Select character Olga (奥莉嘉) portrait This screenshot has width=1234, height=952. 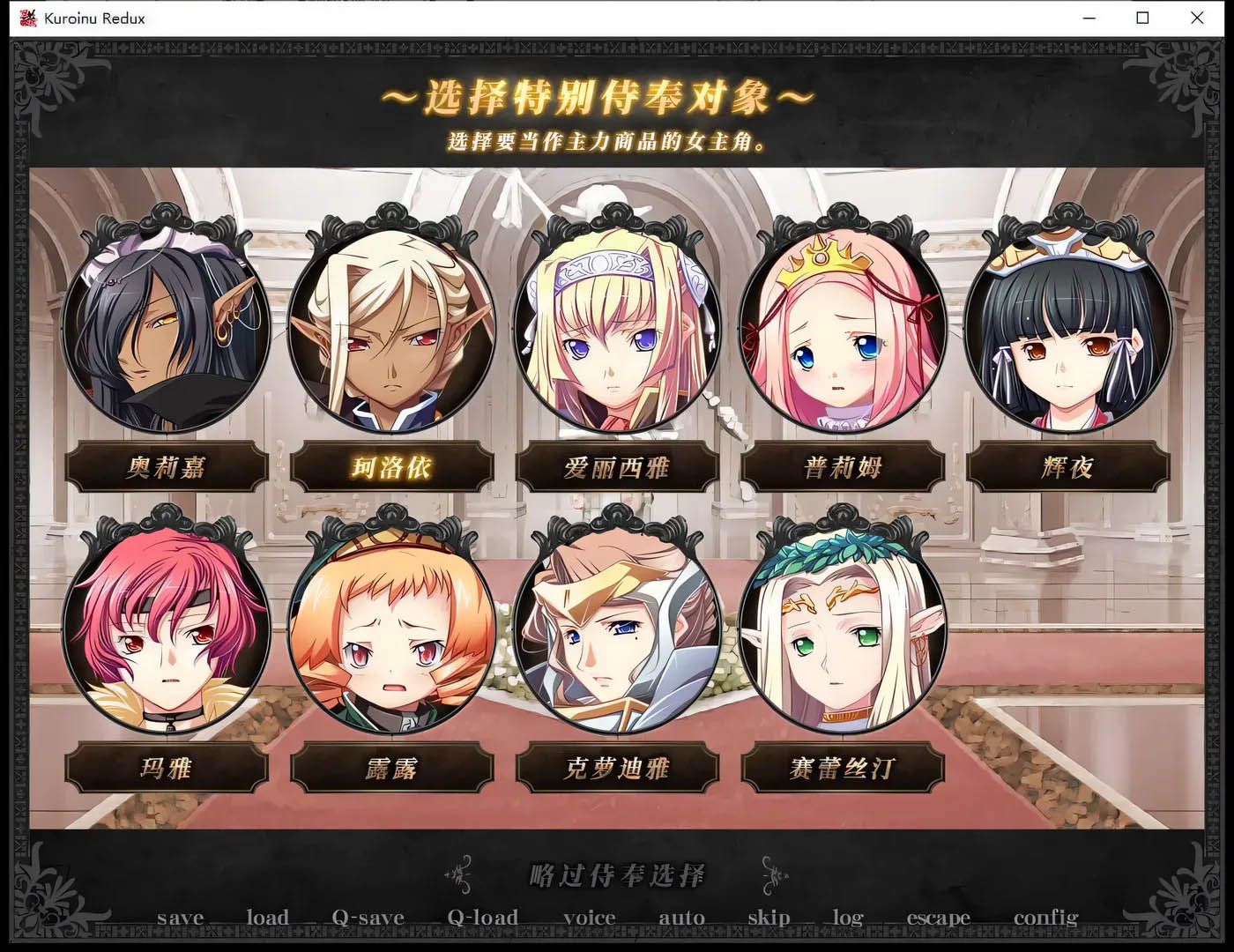[x=167, y=331]
